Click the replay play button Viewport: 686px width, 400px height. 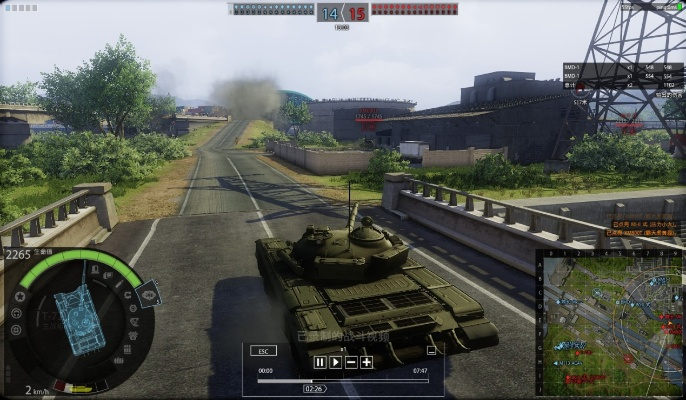(336, 362)
